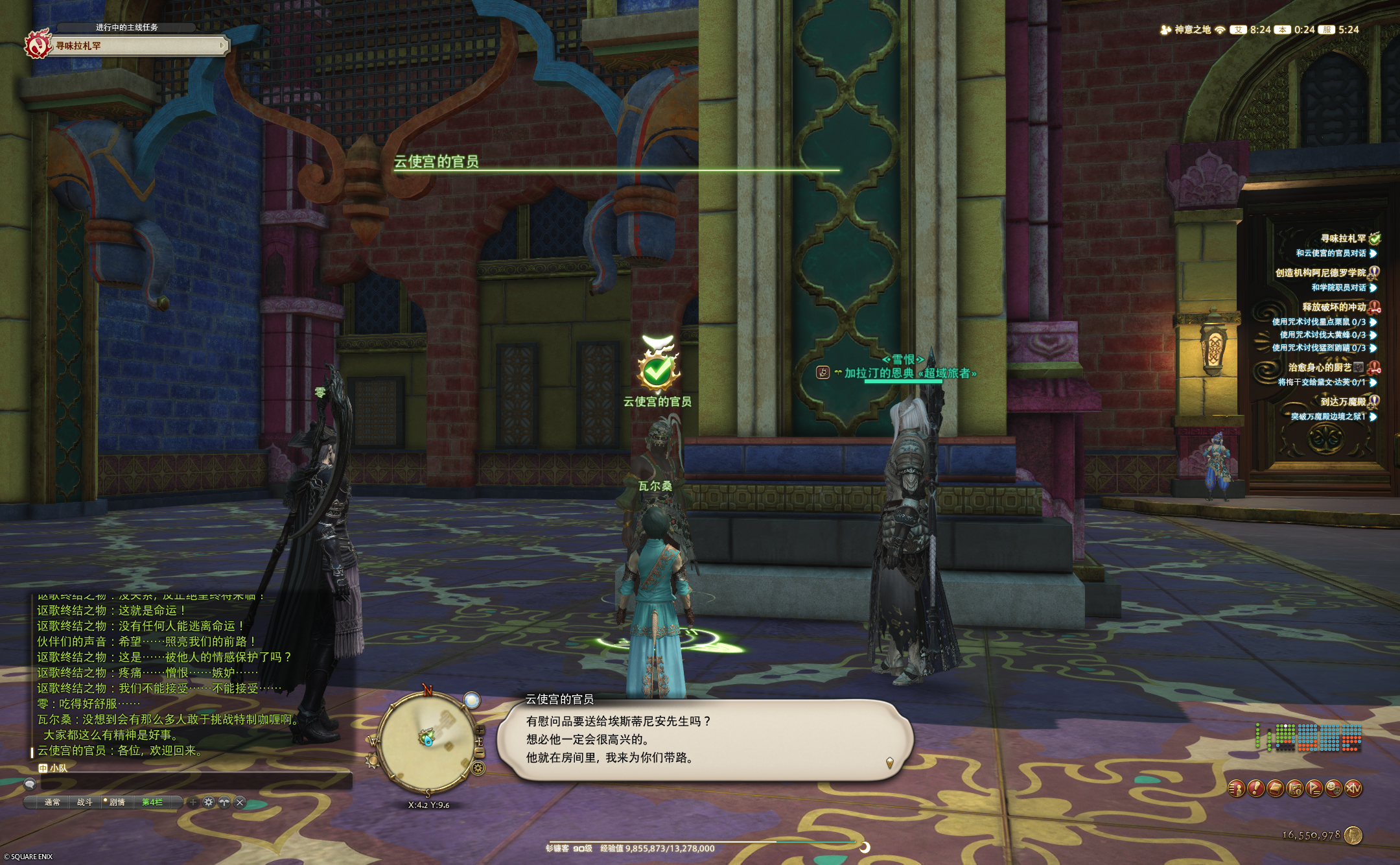Open the XIV system menu icon
The width and height of the screenshot is (1400, 865).
click(1353, 788)
